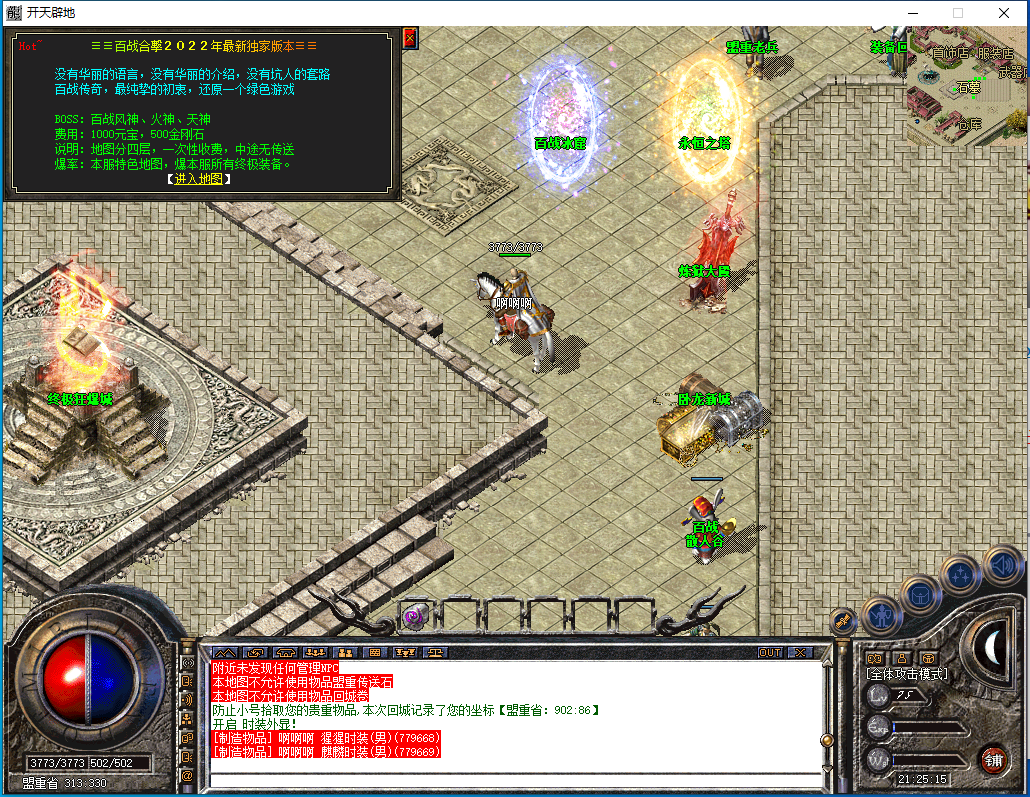Click the chat scrollbar's round gold handle
The height and width of the screenshot is (797, 1030).
pyautogui.click(x=826, y=740)
